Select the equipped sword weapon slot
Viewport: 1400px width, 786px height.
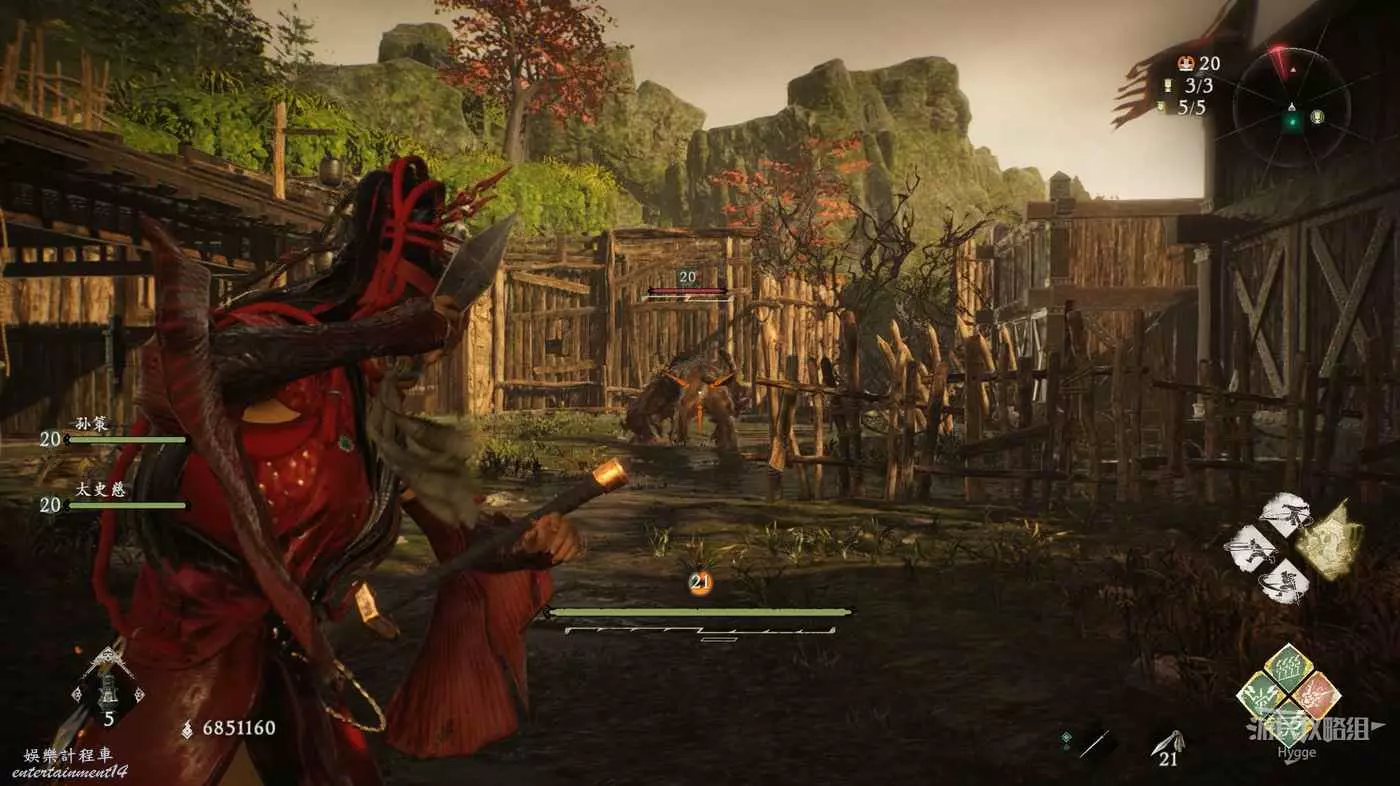(1094, 743)
